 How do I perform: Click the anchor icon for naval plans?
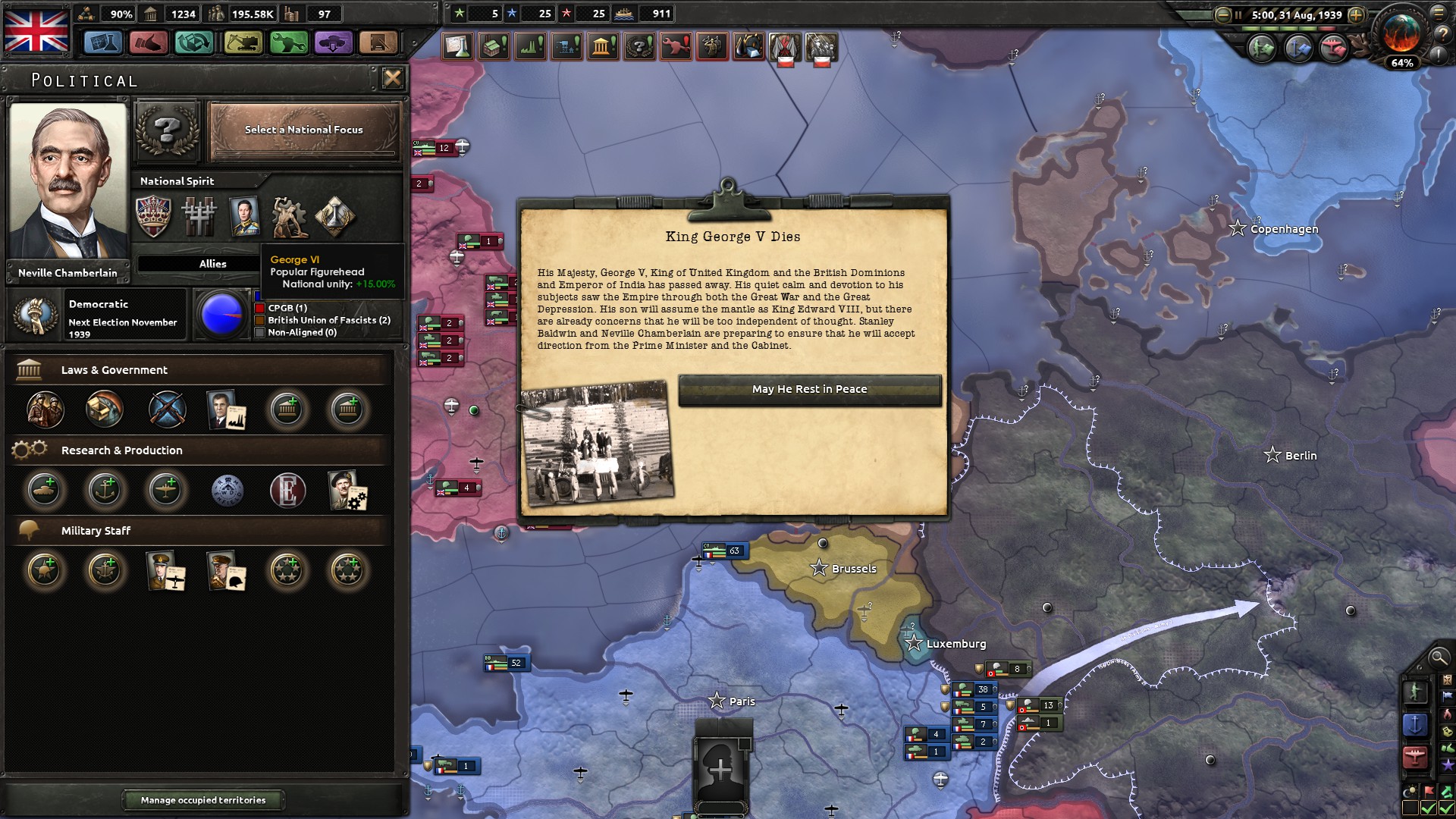[1299, 47]
